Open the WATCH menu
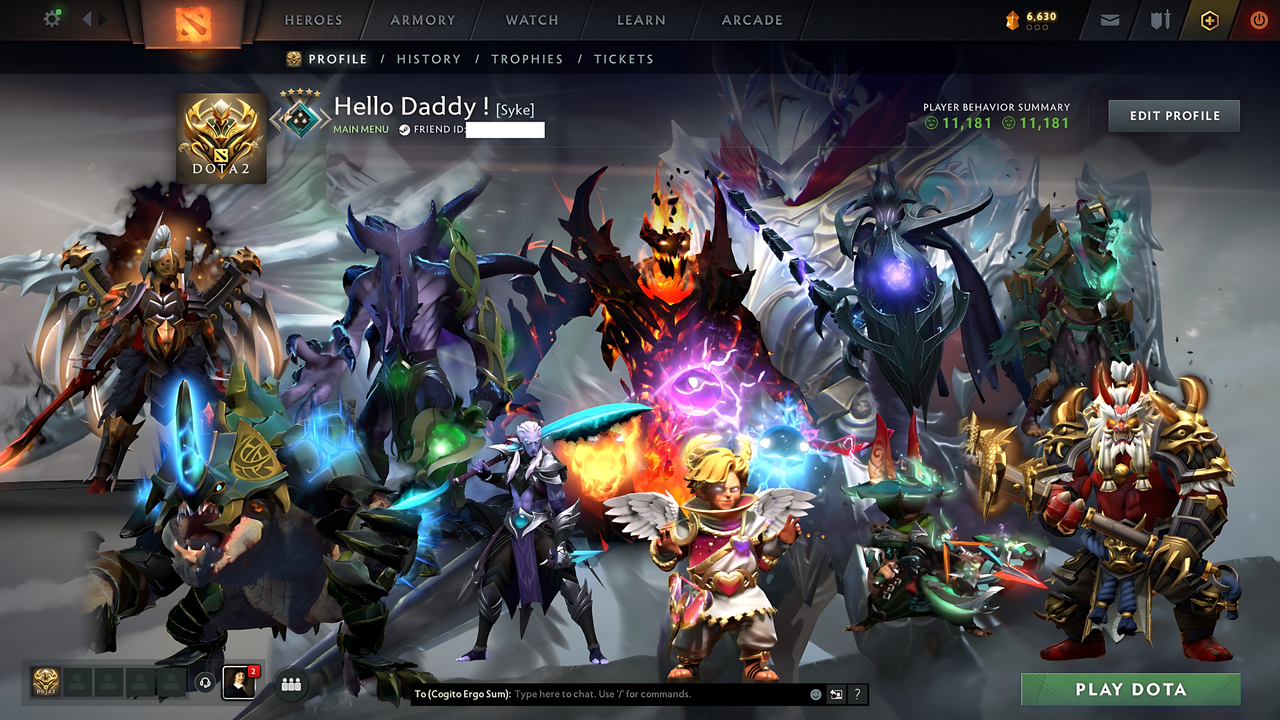 (x=531, y=20)
